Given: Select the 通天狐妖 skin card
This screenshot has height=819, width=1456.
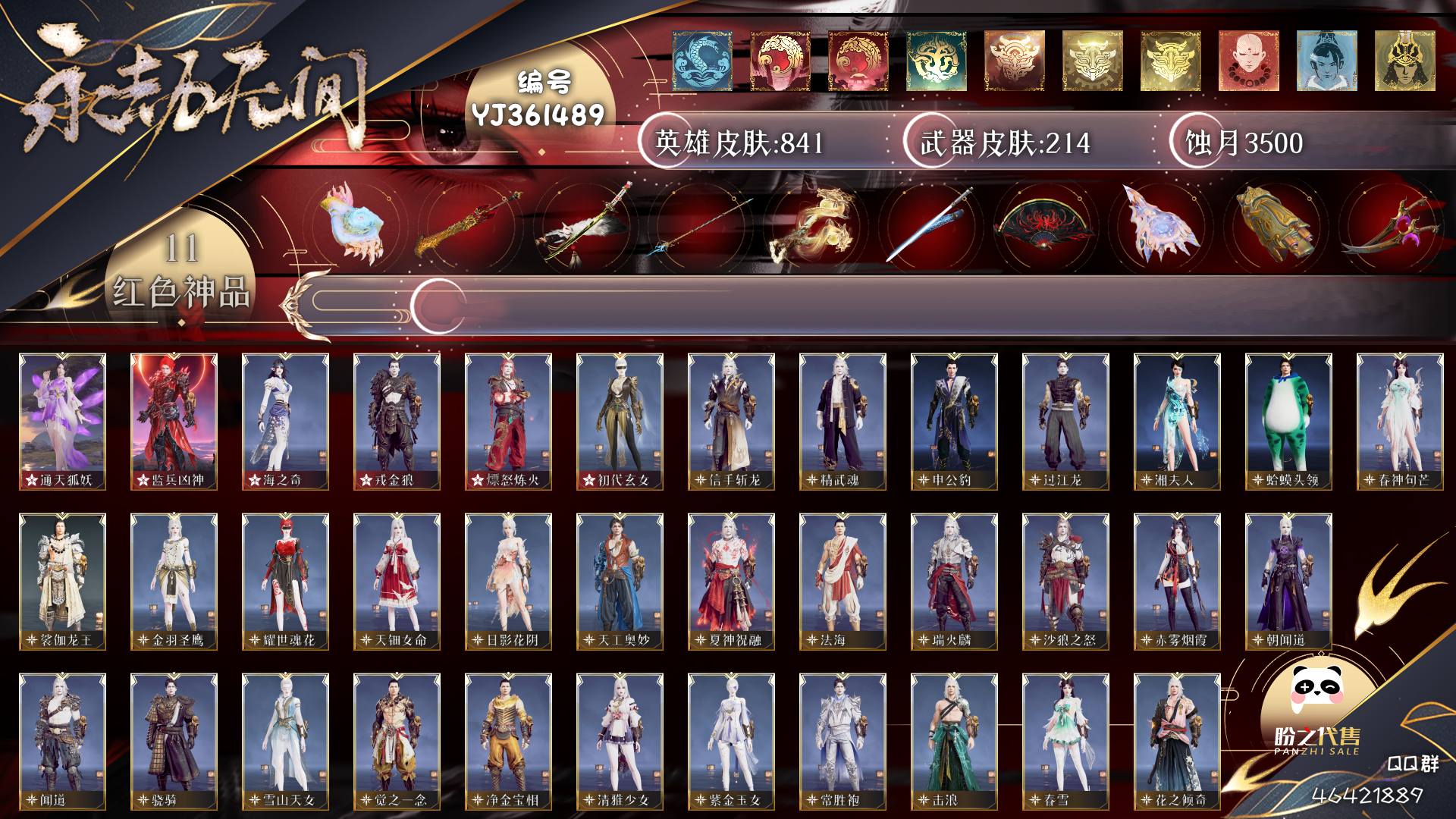Looking at the screenshot, I should coord(62,421).
